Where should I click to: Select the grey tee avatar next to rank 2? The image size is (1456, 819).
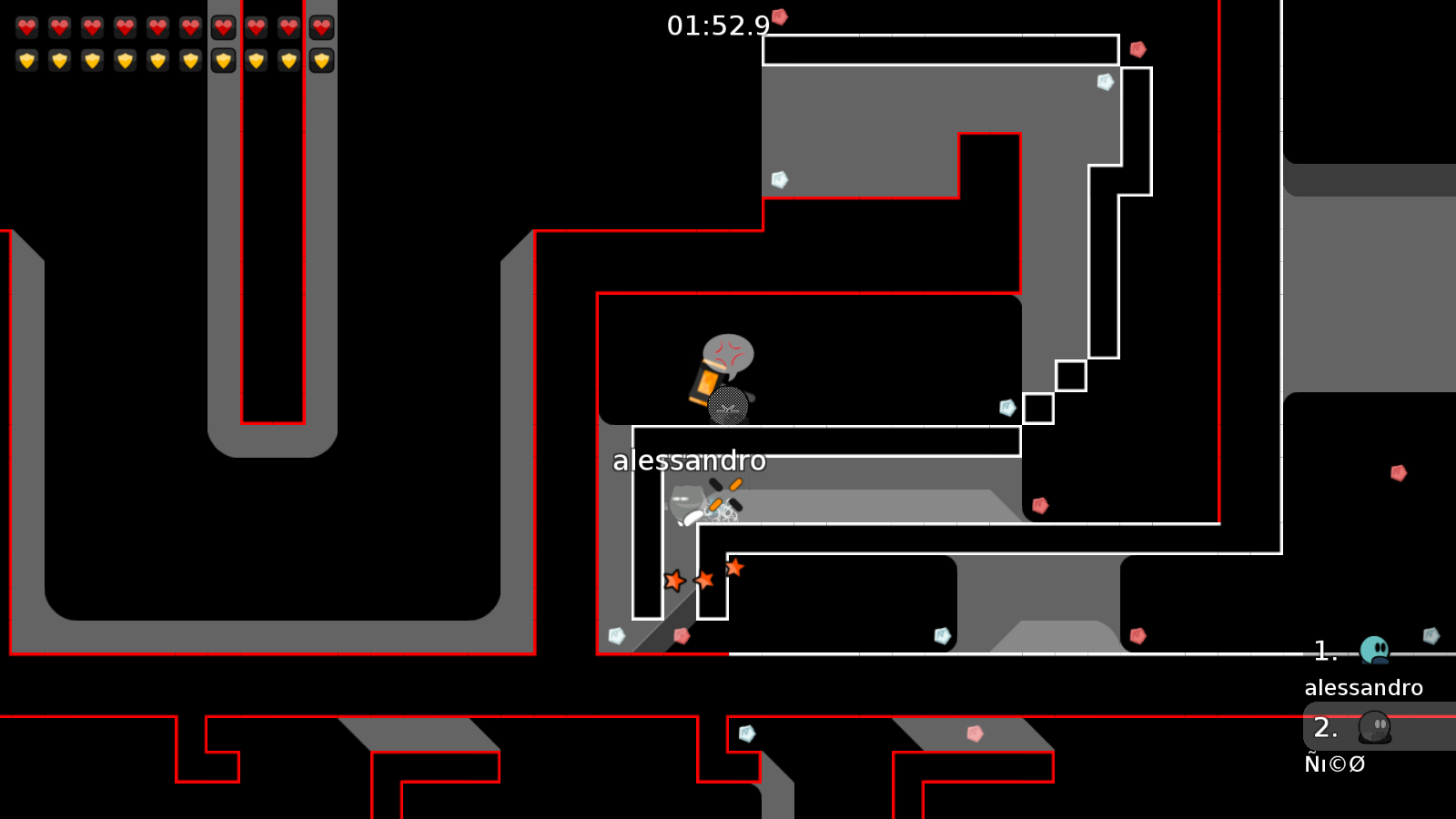tap(1374, 728)
